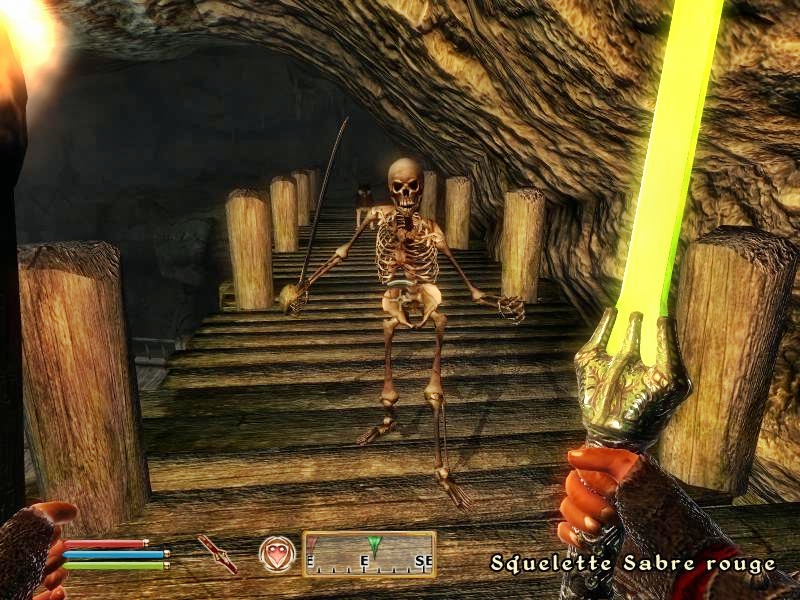Viewport: 800px width, 600px height.
Task: Select the heart spell icon
Action: point(277,553)
